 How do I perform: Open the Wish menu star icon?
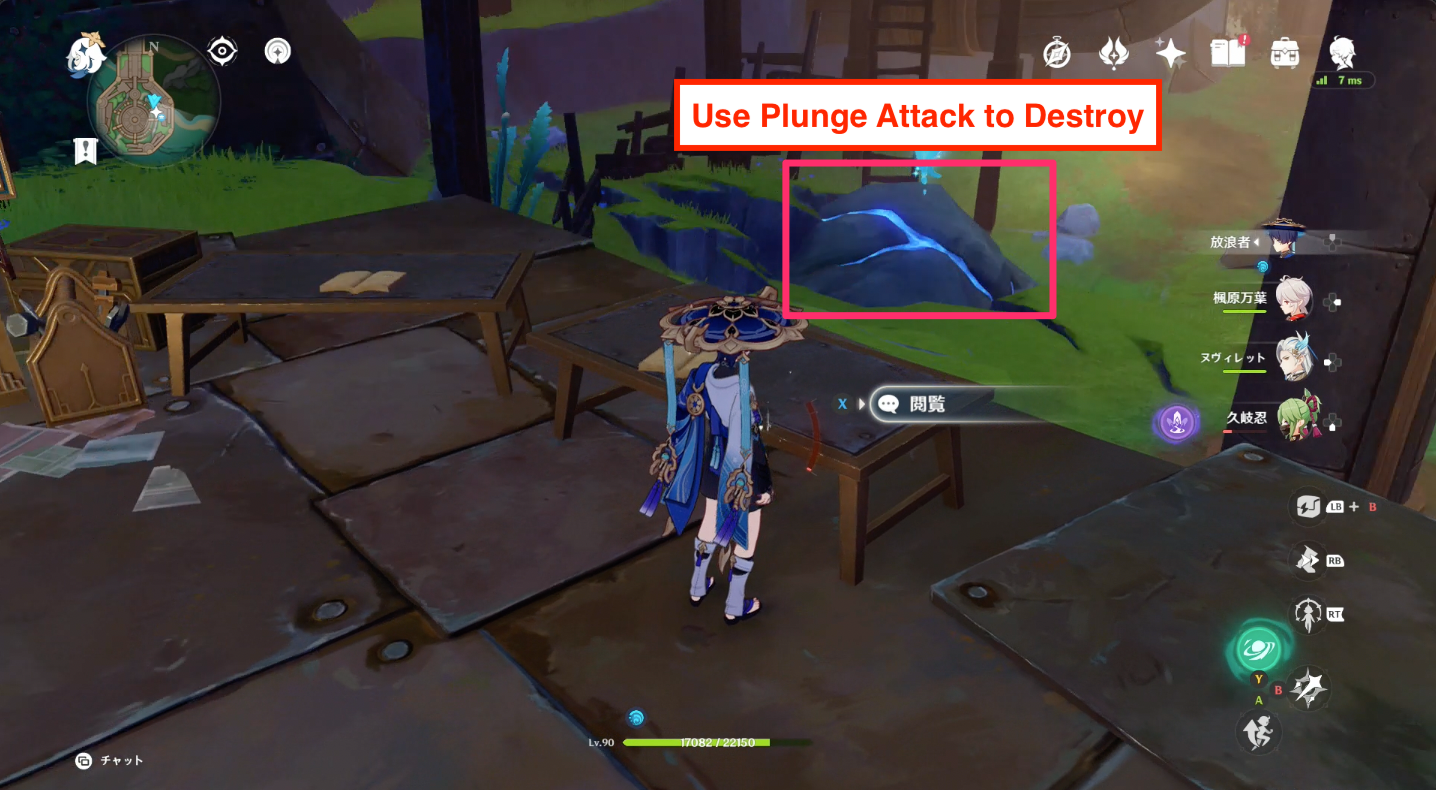1168,51
